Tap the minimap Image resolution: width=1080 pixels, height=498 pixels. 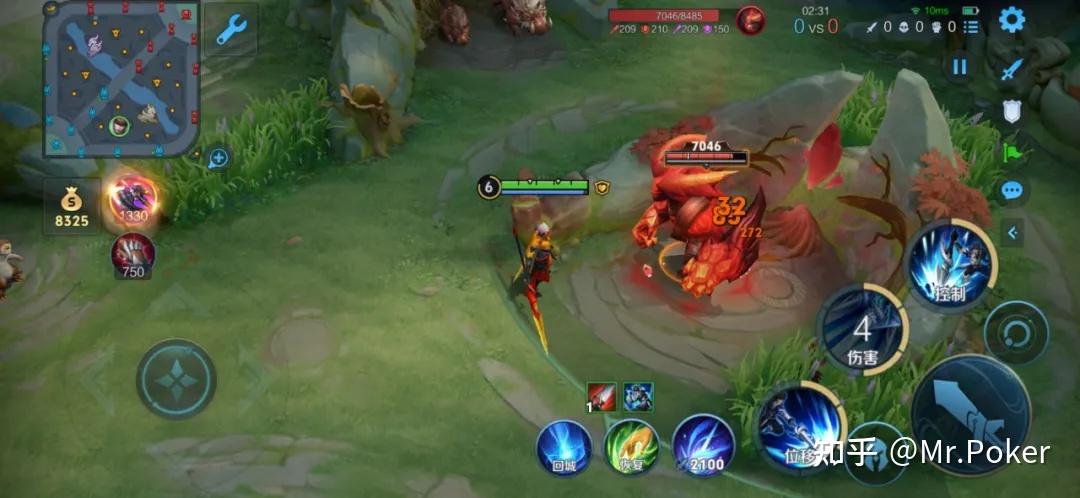click(121, 78)
